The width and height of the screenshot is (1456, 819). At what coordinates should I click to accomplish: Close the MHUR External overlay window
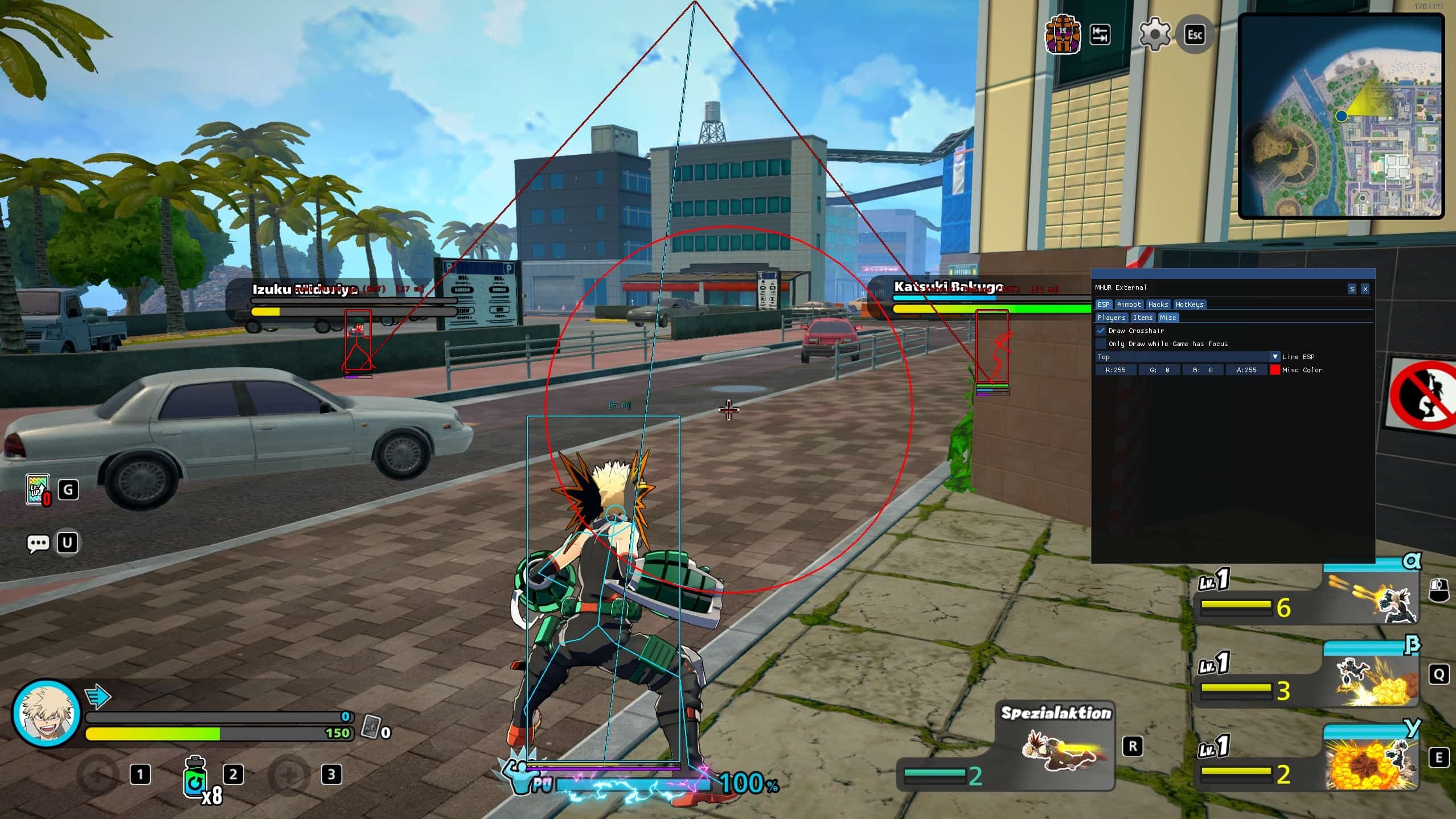(1365, 289)
